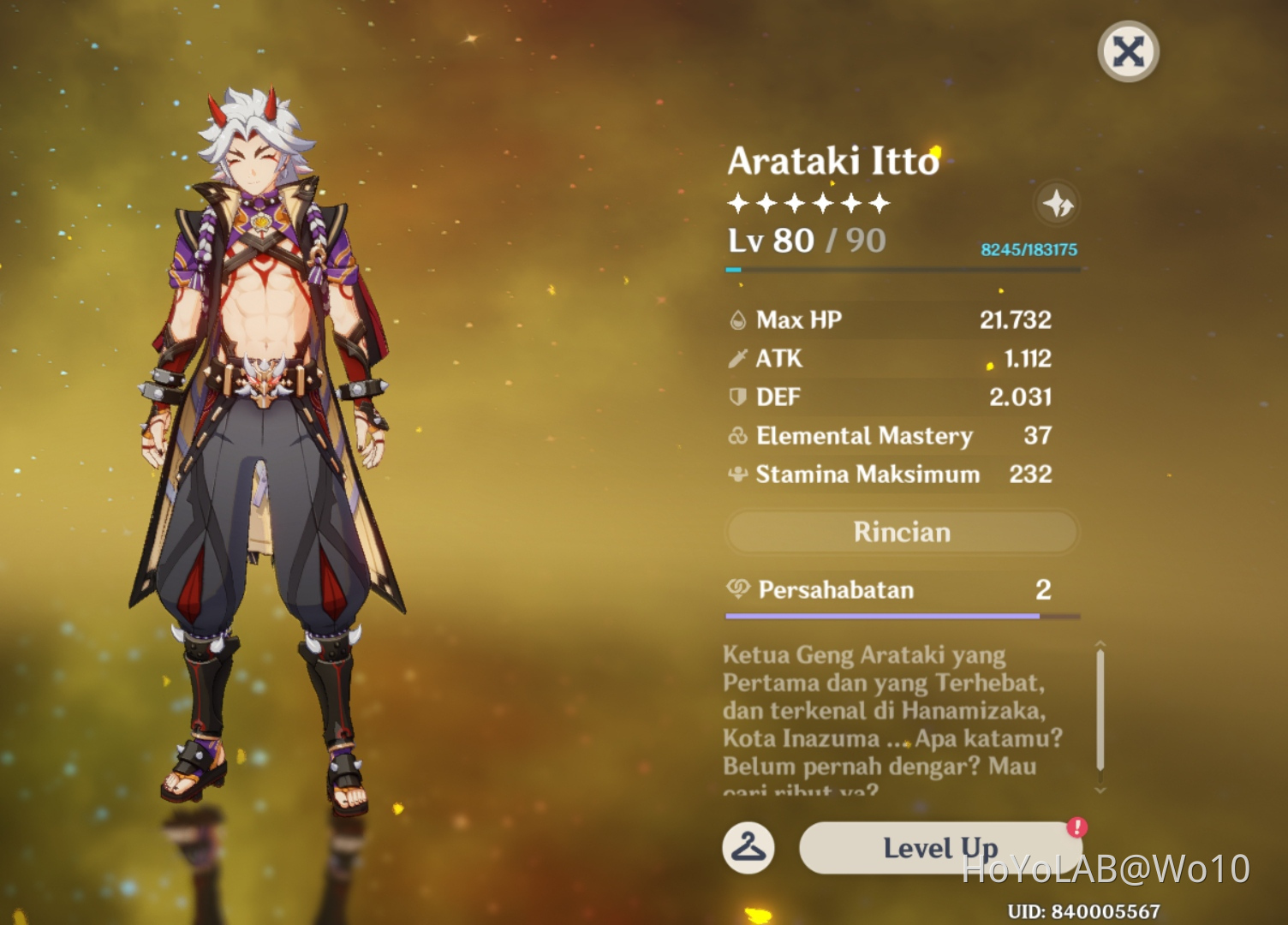Click the Max HP droplet icon
Image resolution: width=1288 pixels, height=925 pixels.
pyautogui.click(x=736, y=319)
